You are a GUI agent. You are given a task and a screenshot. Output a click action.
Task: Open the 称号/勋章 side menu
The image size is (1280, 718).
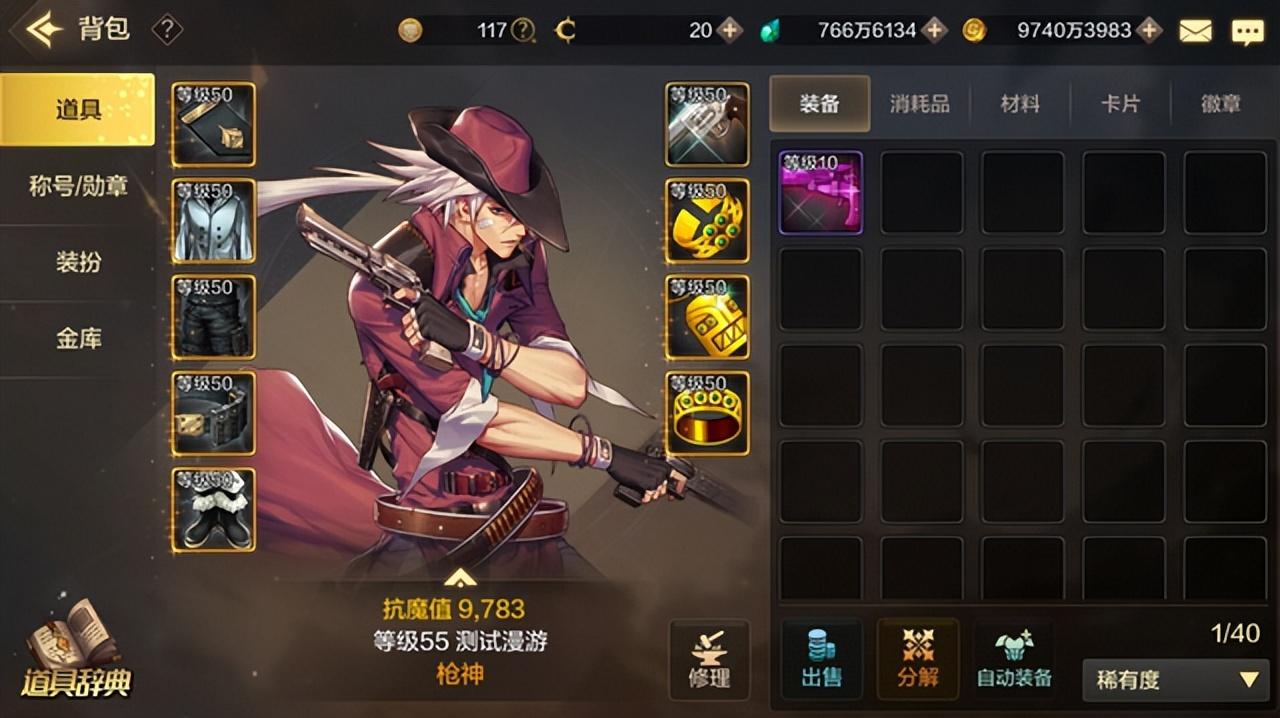[78, 186]
